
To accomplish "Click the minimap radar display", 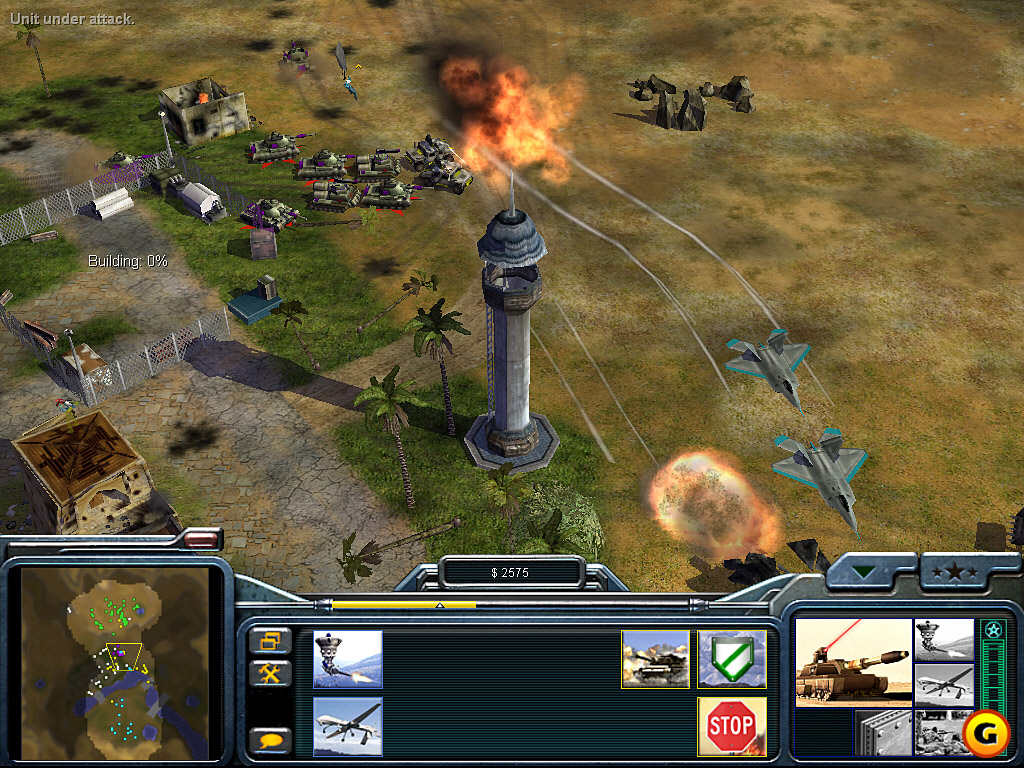I will (x=114, y=664).
